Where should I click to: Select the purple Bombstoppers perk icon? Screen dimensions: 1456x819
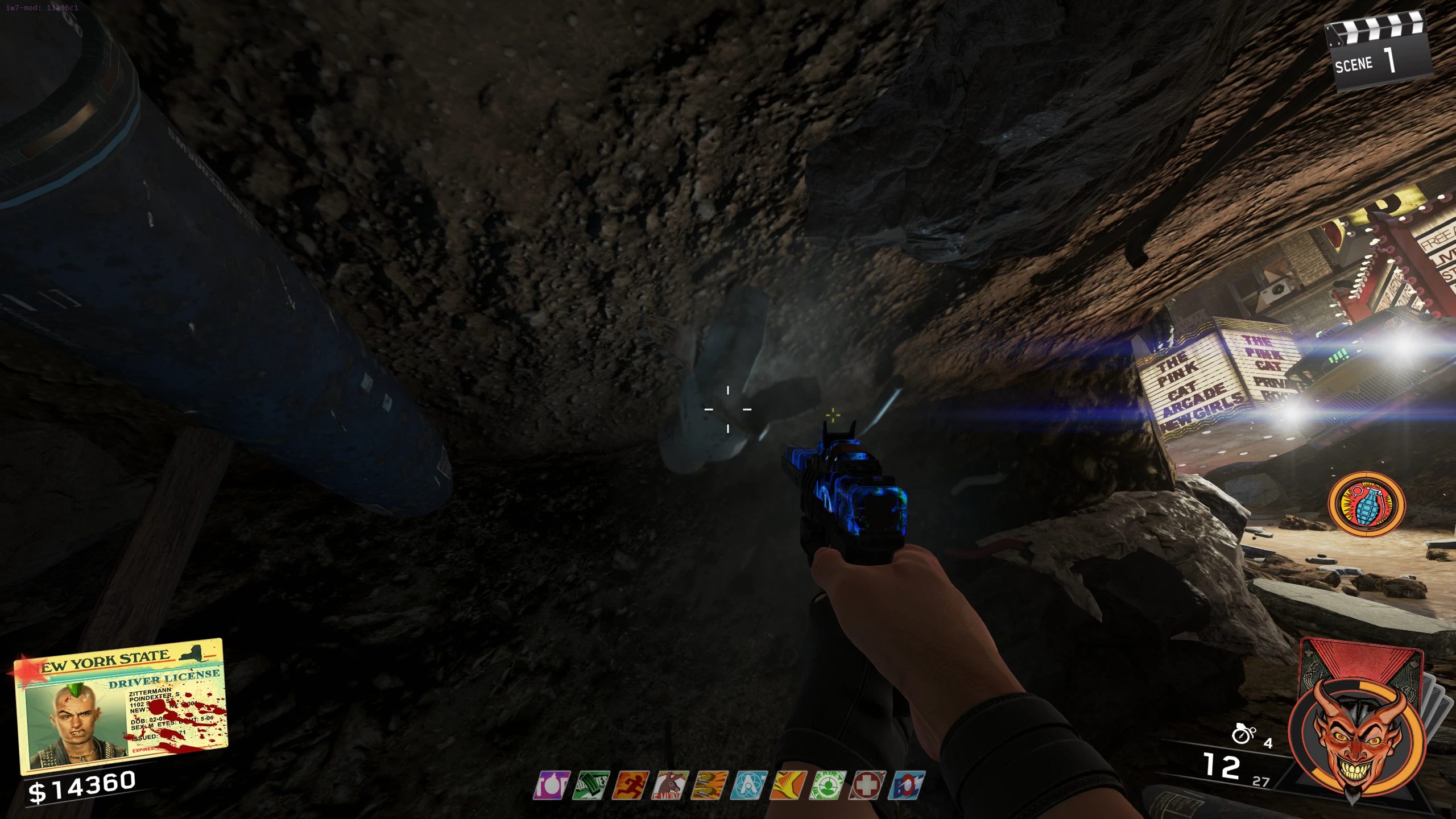pos(552,785)
